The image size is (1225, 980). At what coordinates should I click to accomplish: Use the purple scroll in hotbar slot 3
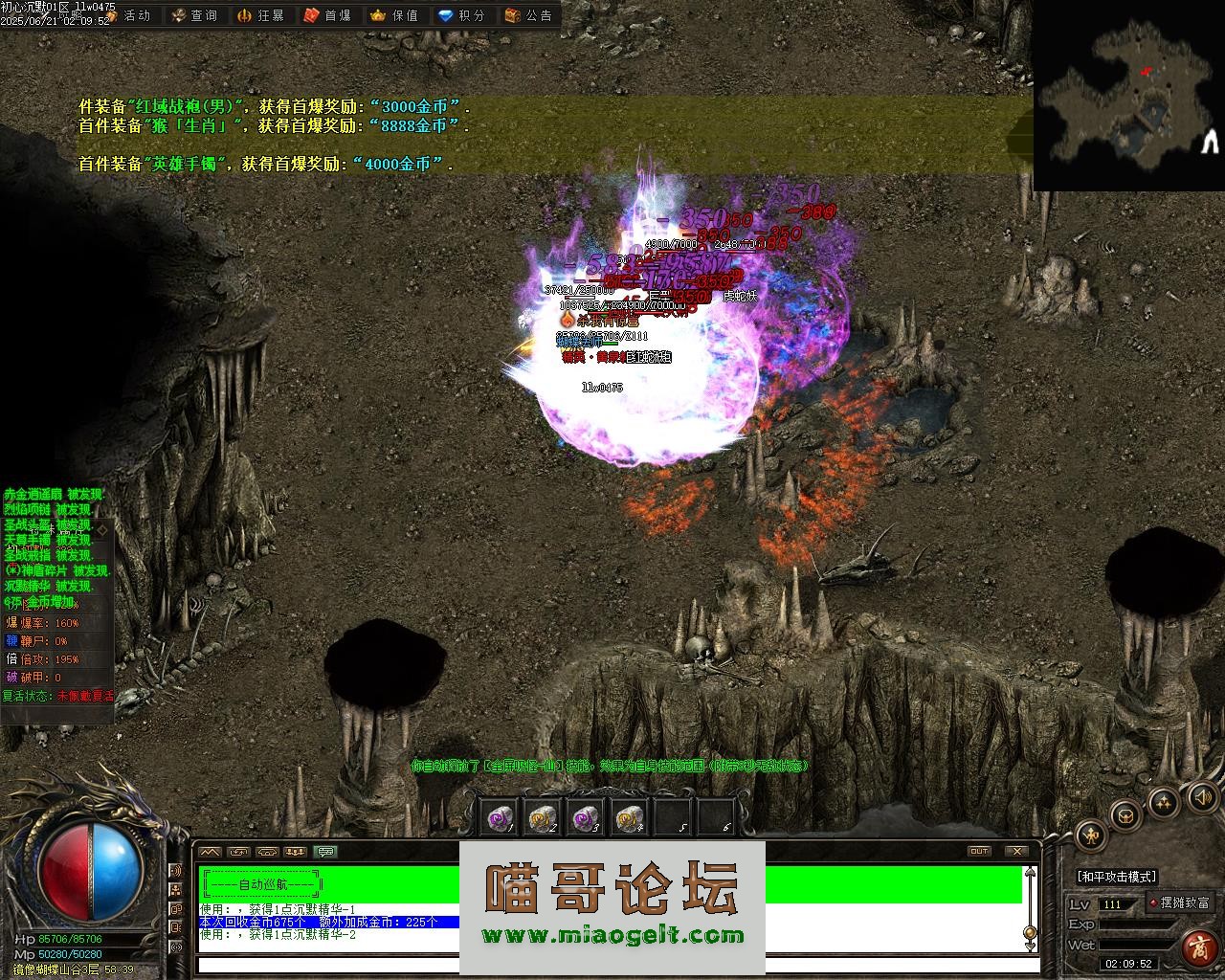(x=586, y=817)
